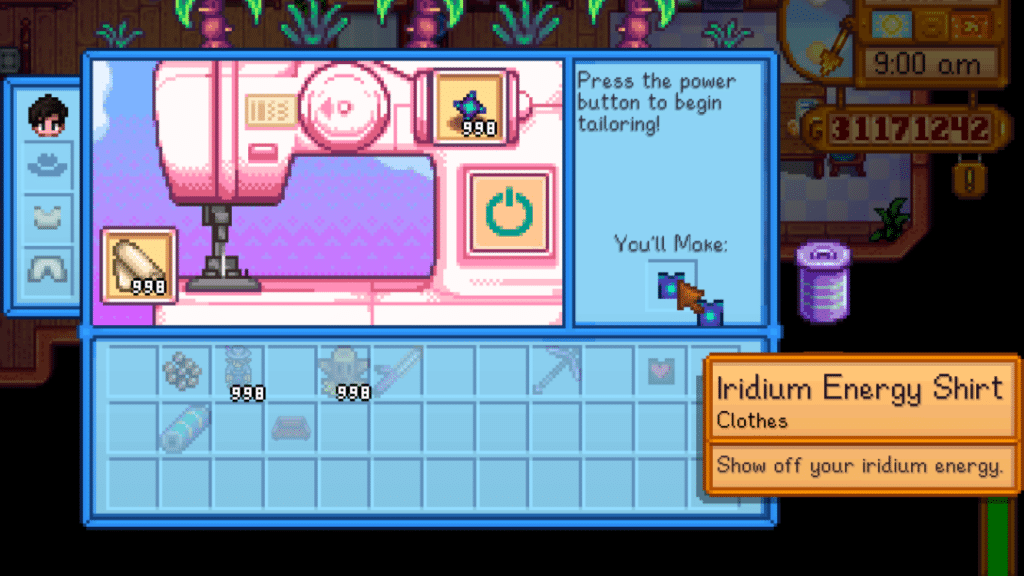Viewport: 1024px width, 576px height.
Task: Select the cluster of grey orbs item
Action: [x=184, y=372]
